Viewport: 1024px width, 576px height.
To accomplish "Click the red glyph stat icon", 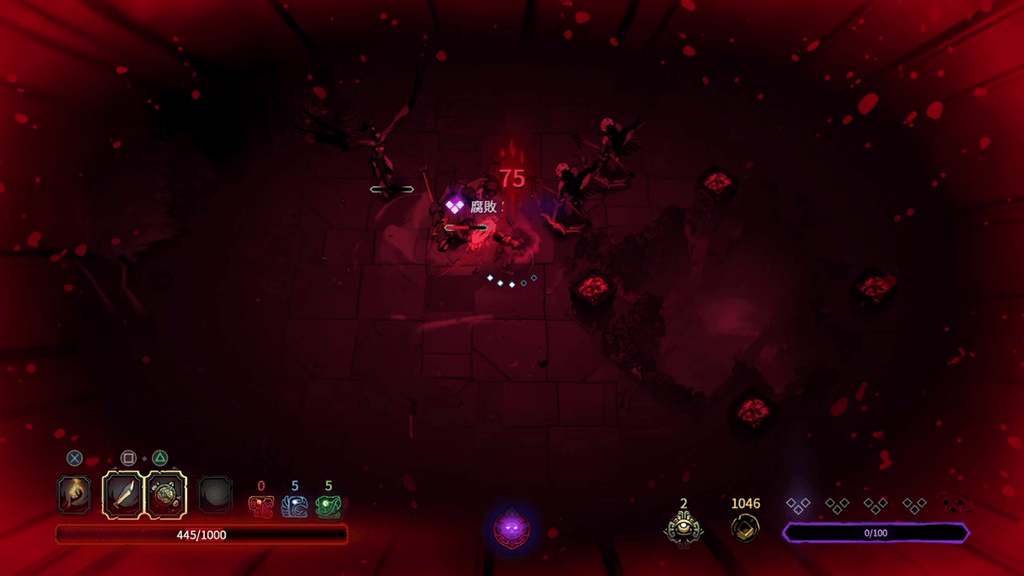I will pos(261,506).
